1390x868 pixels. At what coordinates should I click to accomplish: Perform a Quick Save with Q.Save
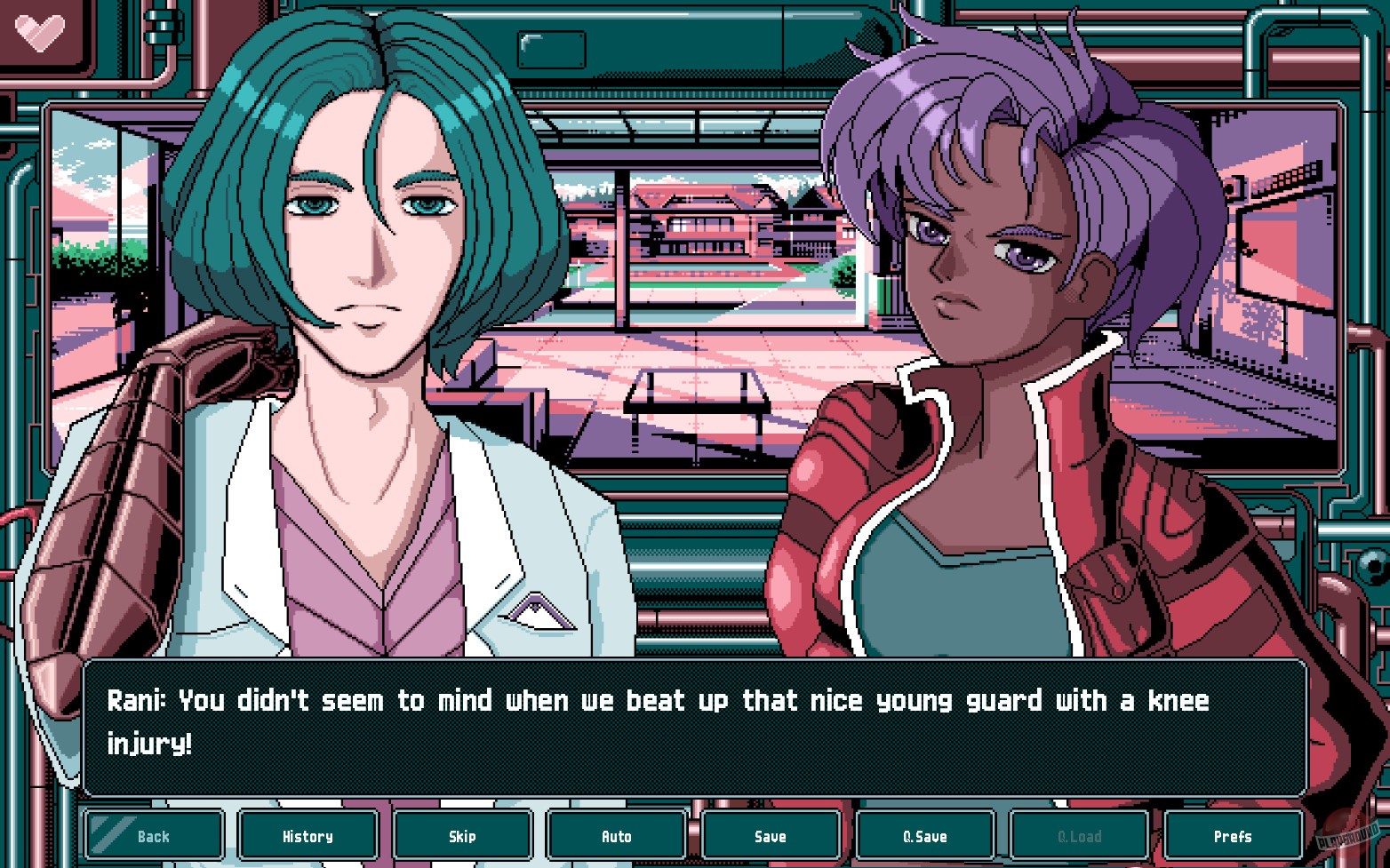click(924, 835)
